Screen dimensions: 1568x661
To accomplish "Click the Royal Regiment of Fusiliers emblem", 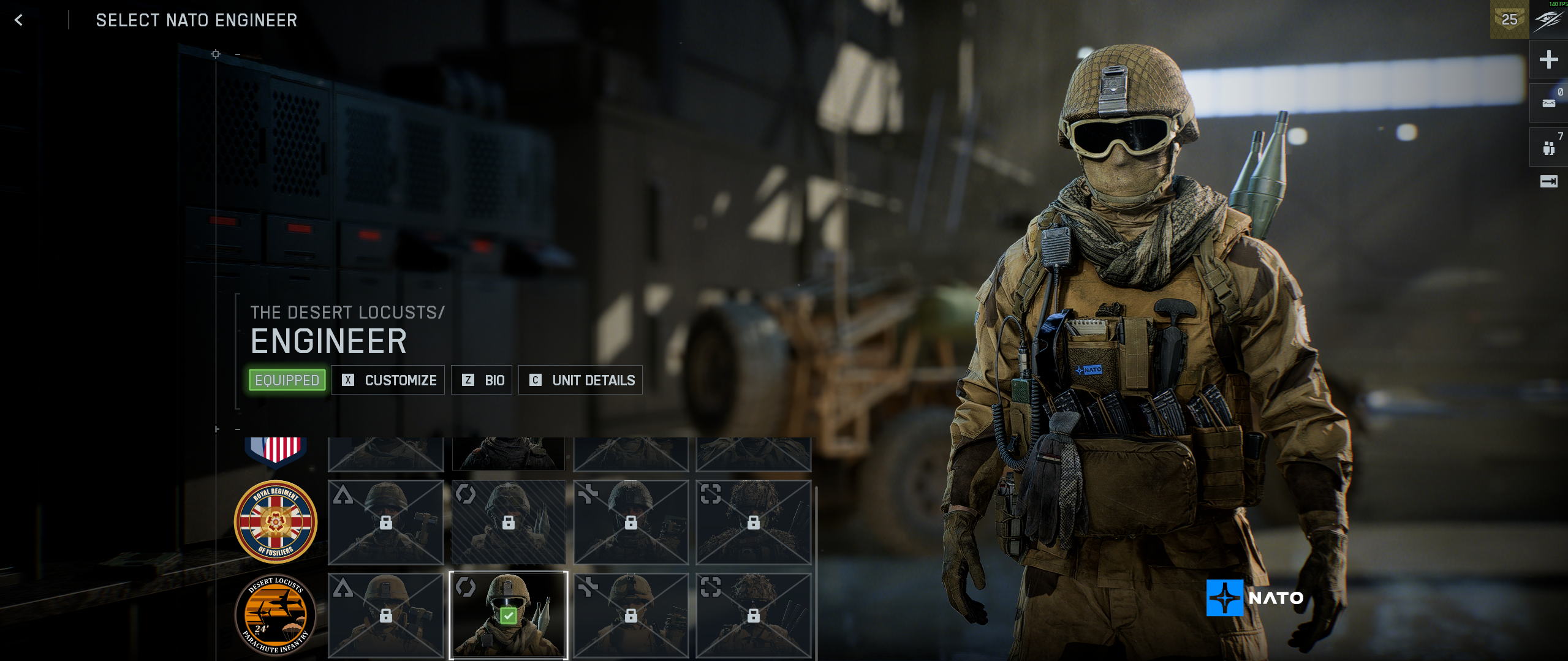I will (x=276, y=521).
